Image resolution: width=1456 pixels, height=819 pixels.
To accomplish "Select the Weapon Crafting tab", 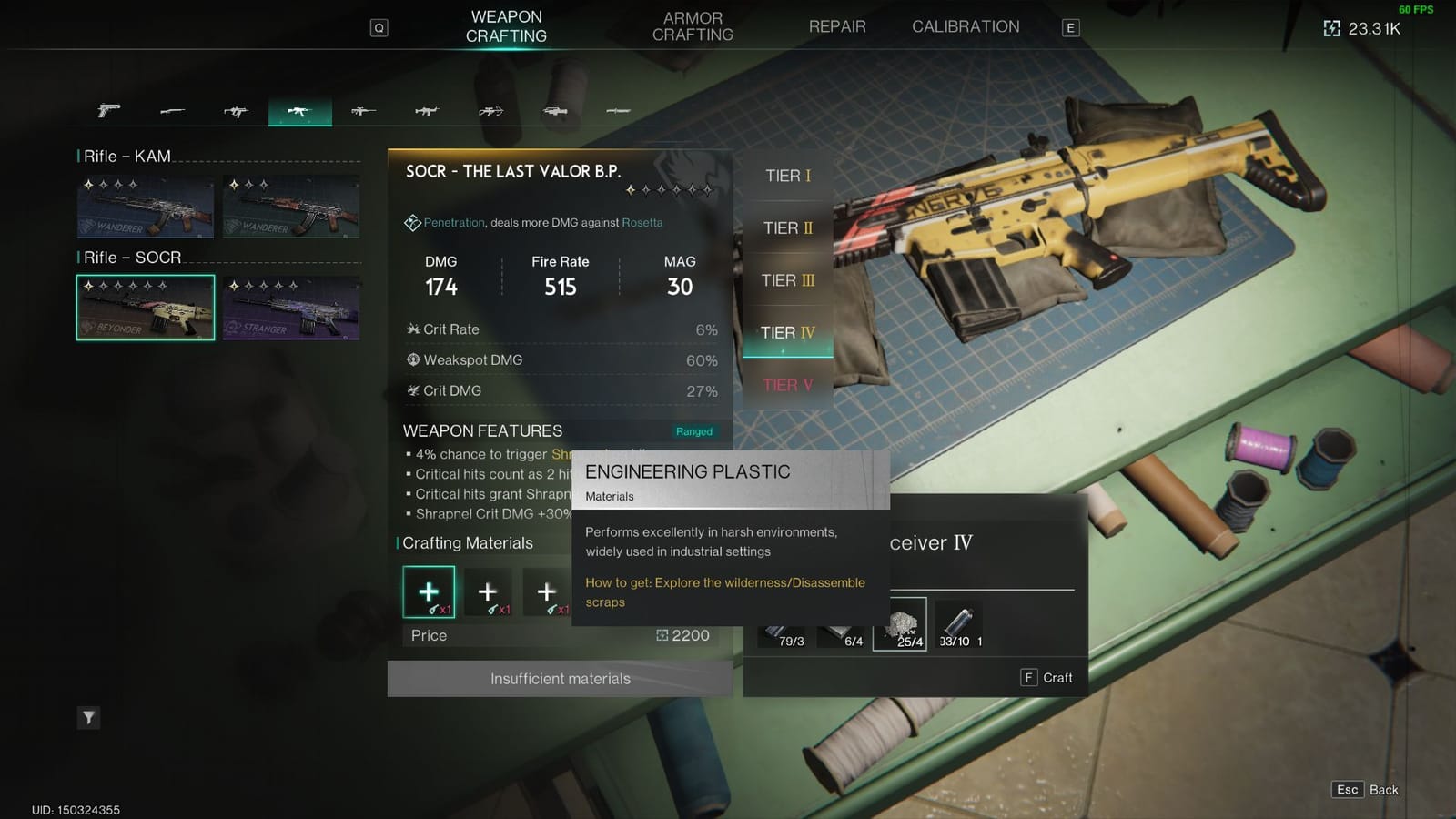I will pos(506,26).
